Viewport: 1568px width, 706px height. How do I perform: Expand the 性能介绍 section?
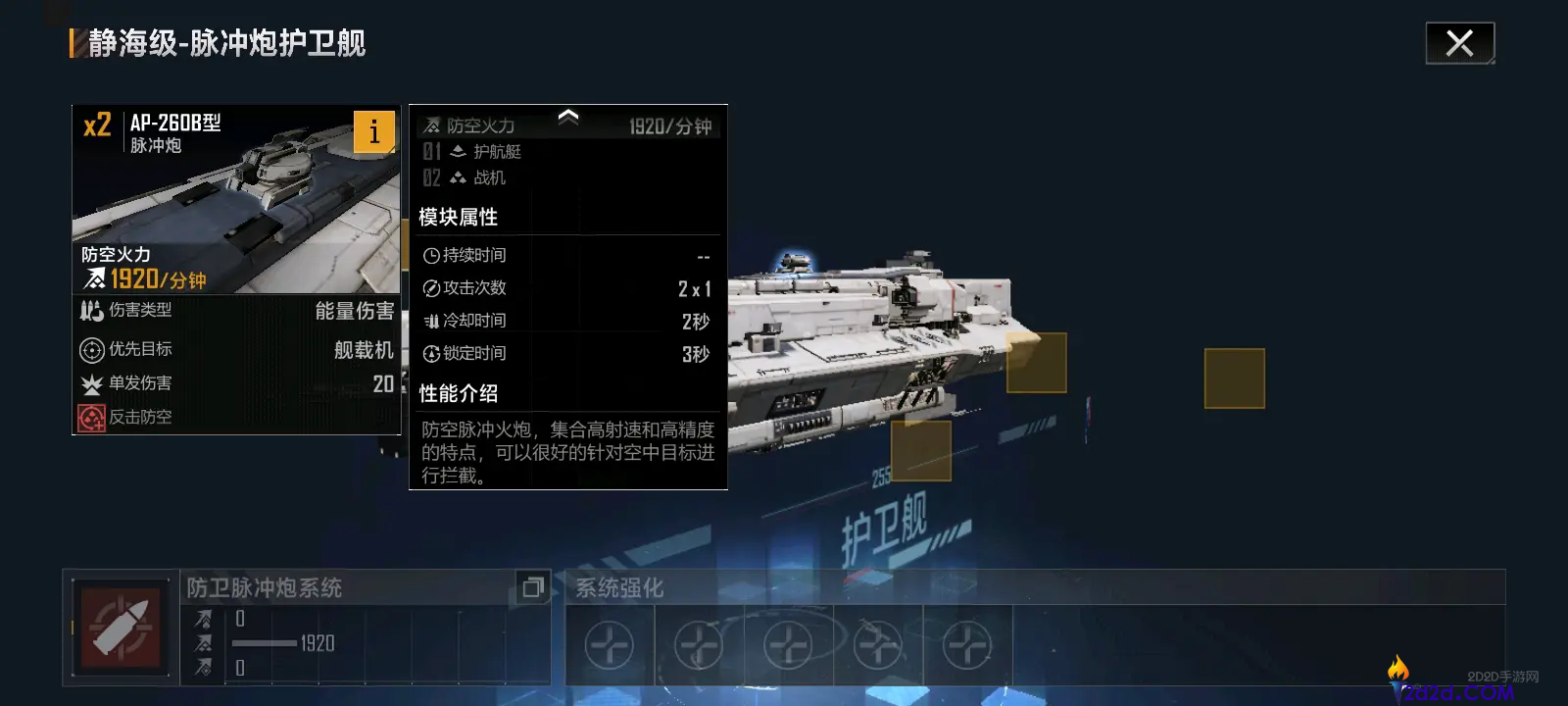click(459, 393)
